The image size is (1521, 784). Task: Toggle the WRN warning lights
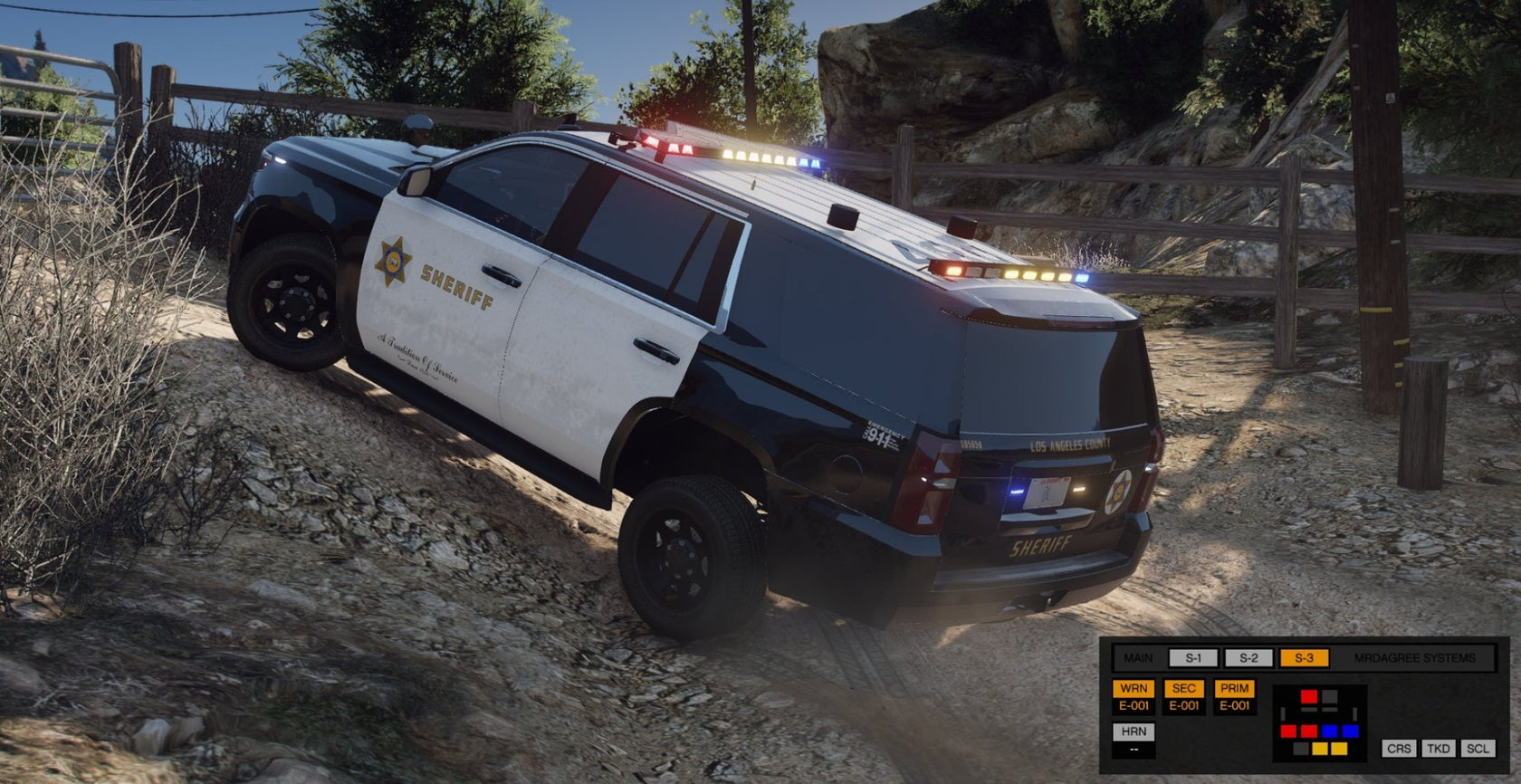1134,689
